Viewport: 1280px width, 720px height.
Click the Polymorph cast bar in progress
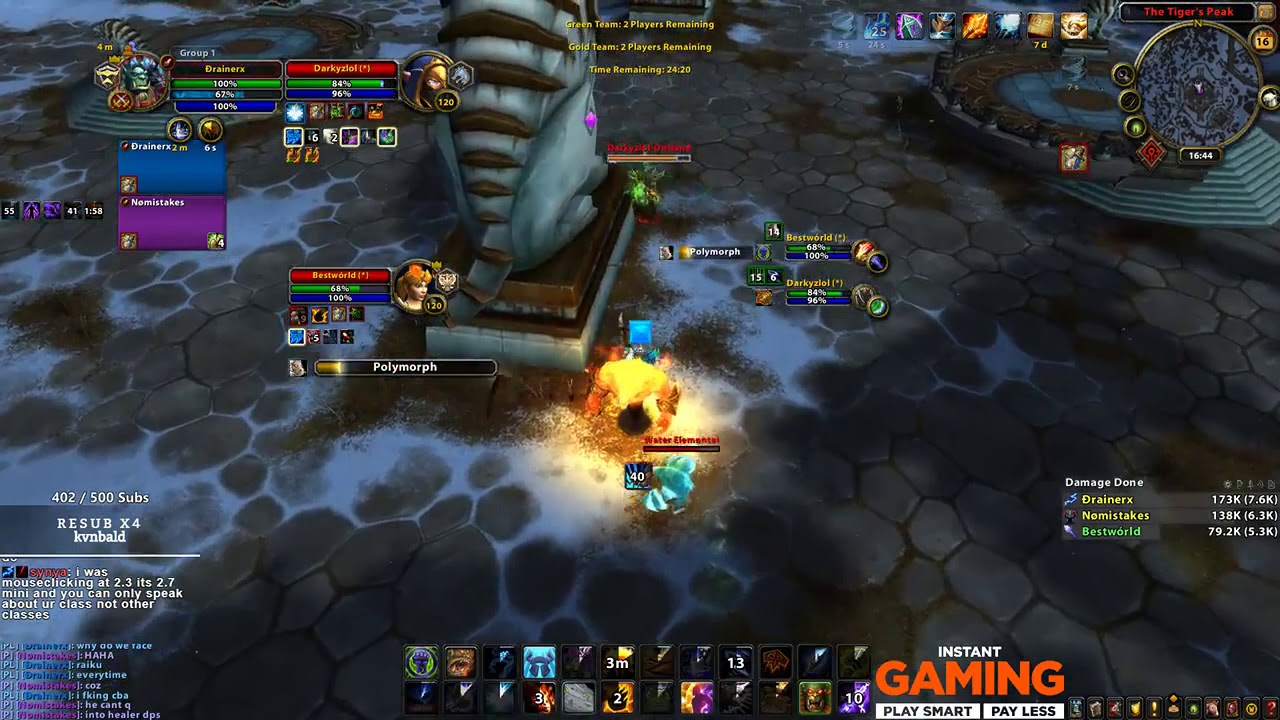tap(403, 367)
